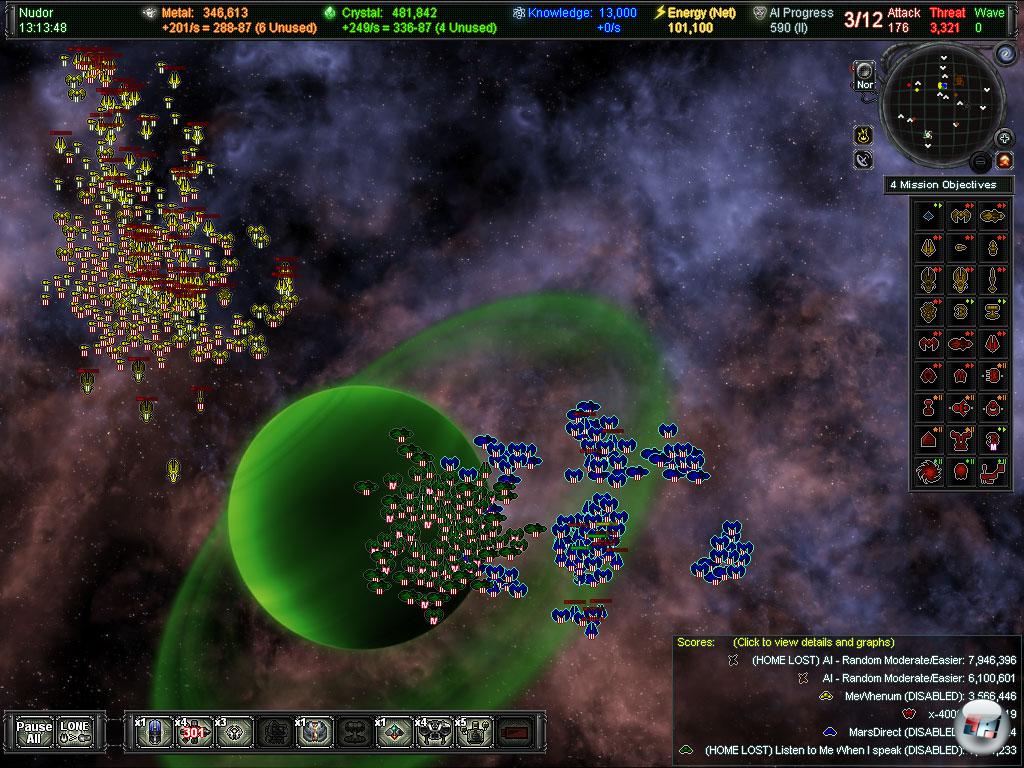Open the 4 Mission Objectives panel

coord(947,185)
